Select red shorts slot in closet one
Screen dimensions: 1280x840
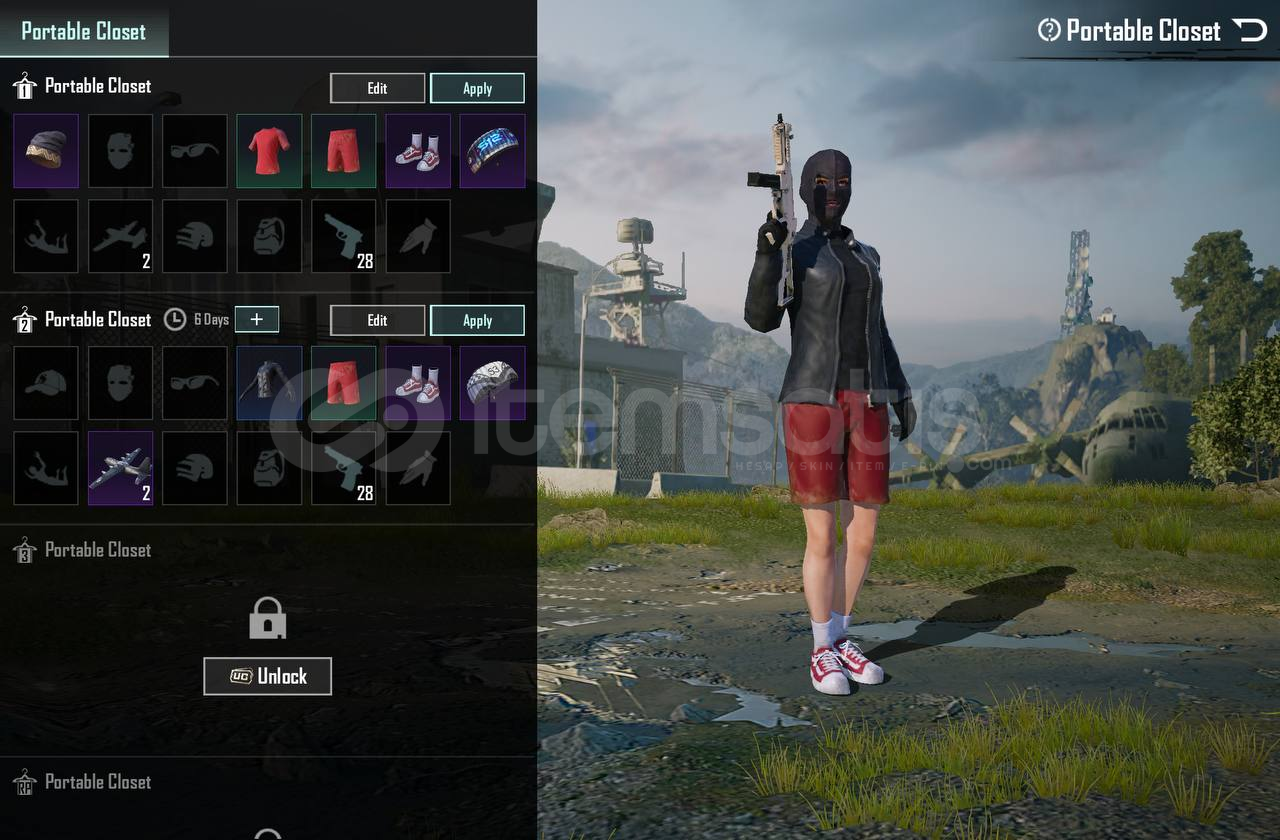tap(343, 151)
